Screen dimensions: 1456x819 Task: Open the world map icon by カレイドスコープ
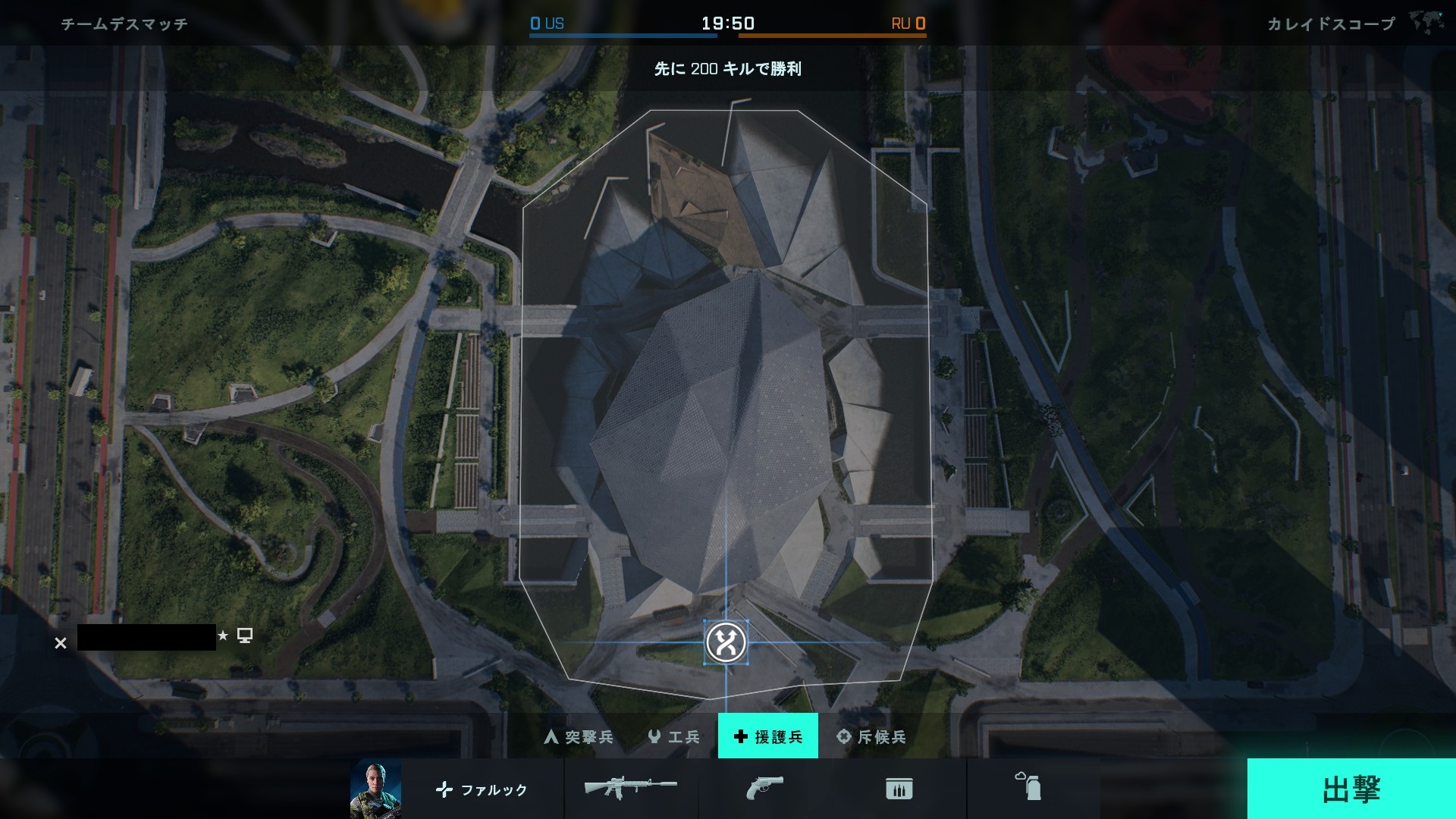[1426, 23]
